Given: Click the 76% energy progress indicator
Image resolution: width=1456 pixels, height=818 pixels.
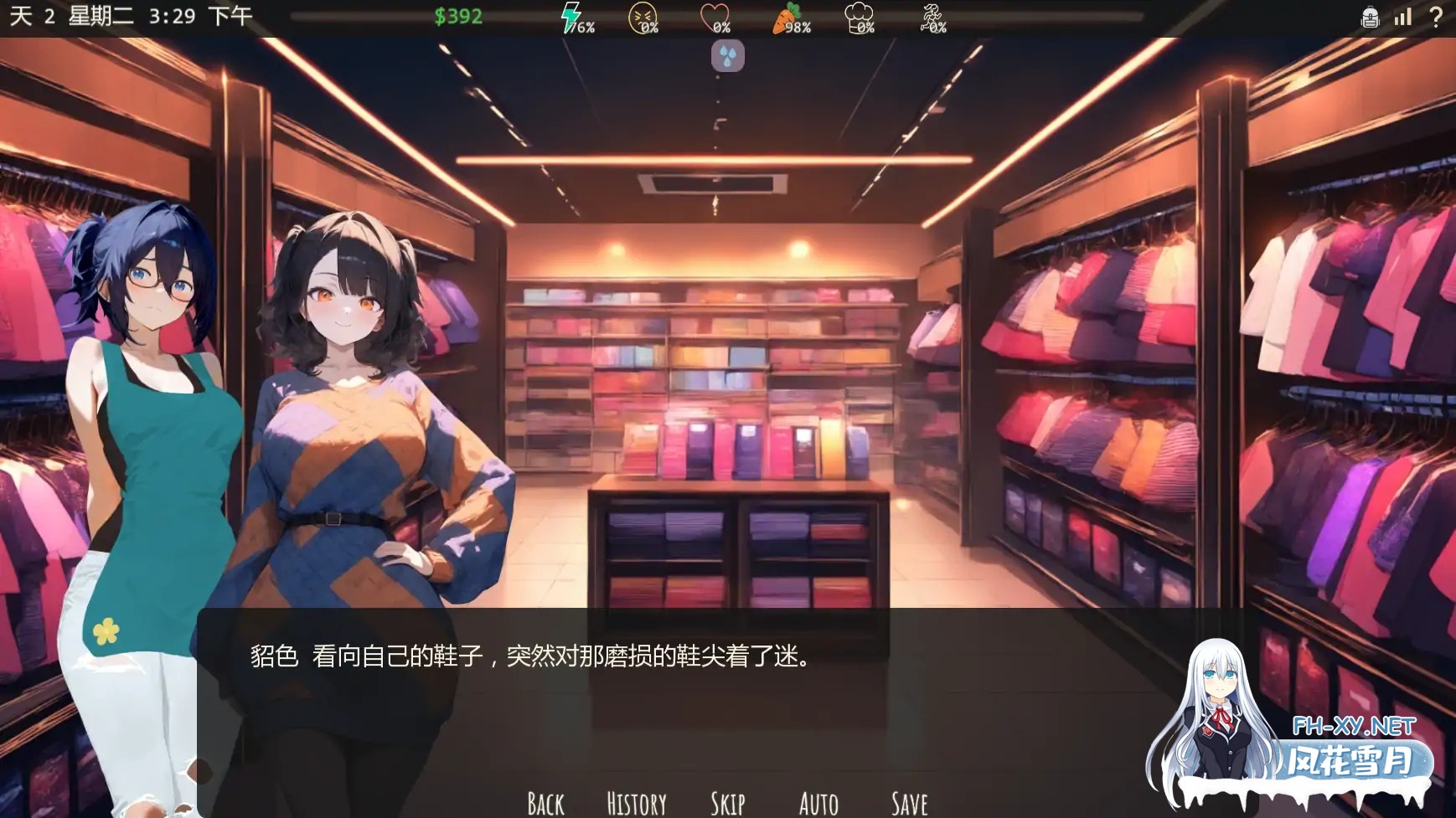Looking at the screenshot, I should 584,27.
